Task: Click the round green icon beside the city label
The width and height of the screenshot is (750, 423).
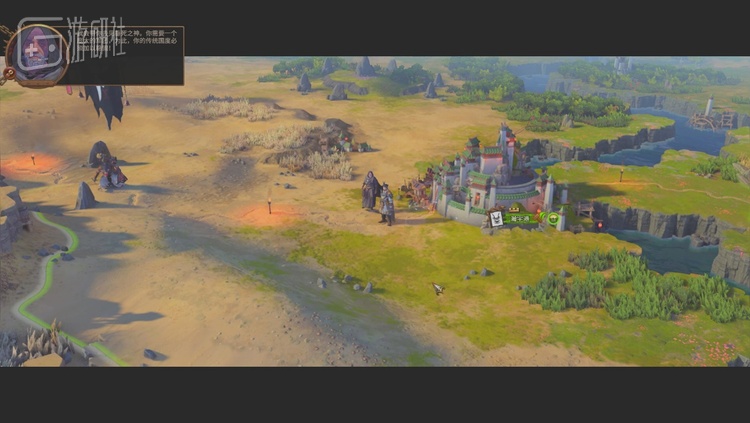Action: [553, 217]
